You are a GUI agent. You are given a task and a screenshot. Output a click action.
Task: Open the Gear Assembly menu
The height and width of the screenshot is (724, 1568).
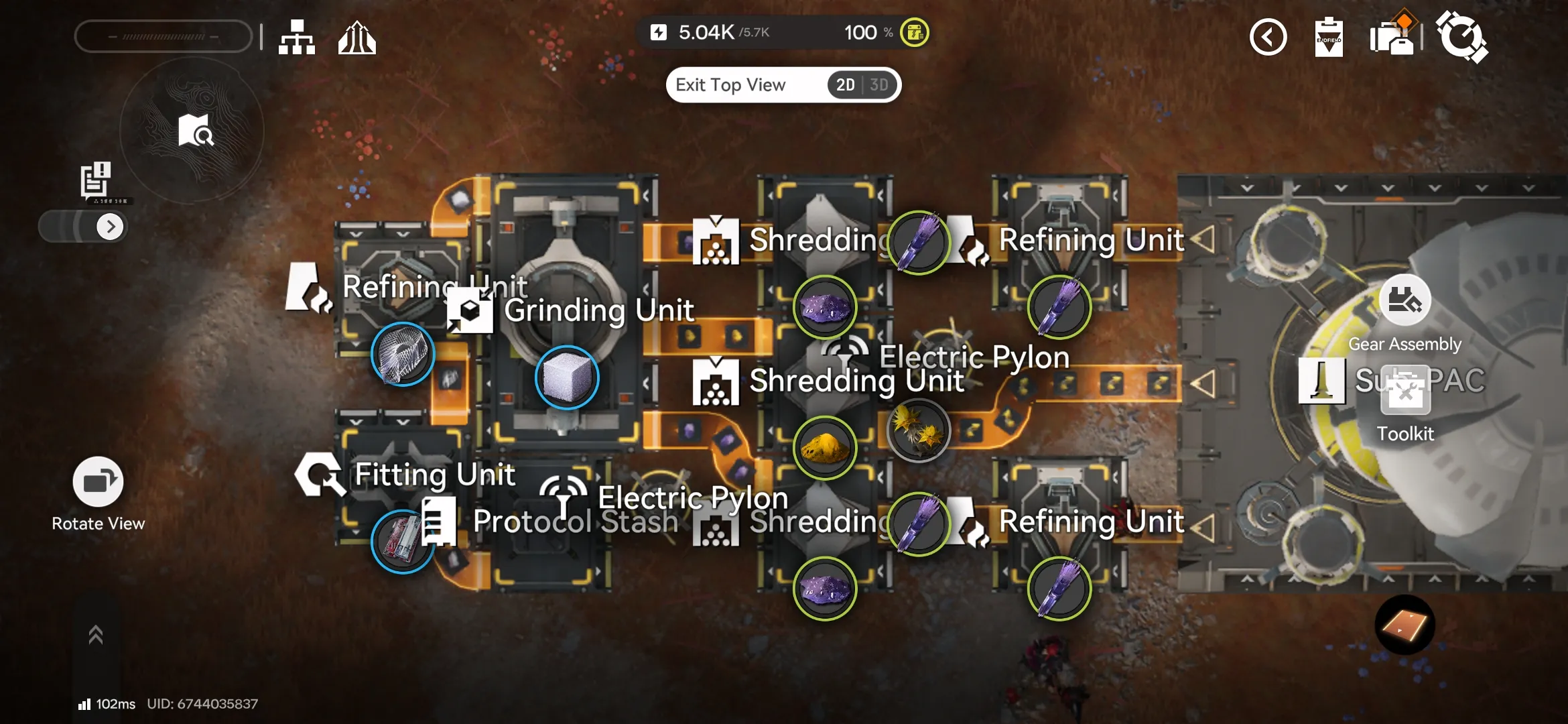pos(1404,300)
